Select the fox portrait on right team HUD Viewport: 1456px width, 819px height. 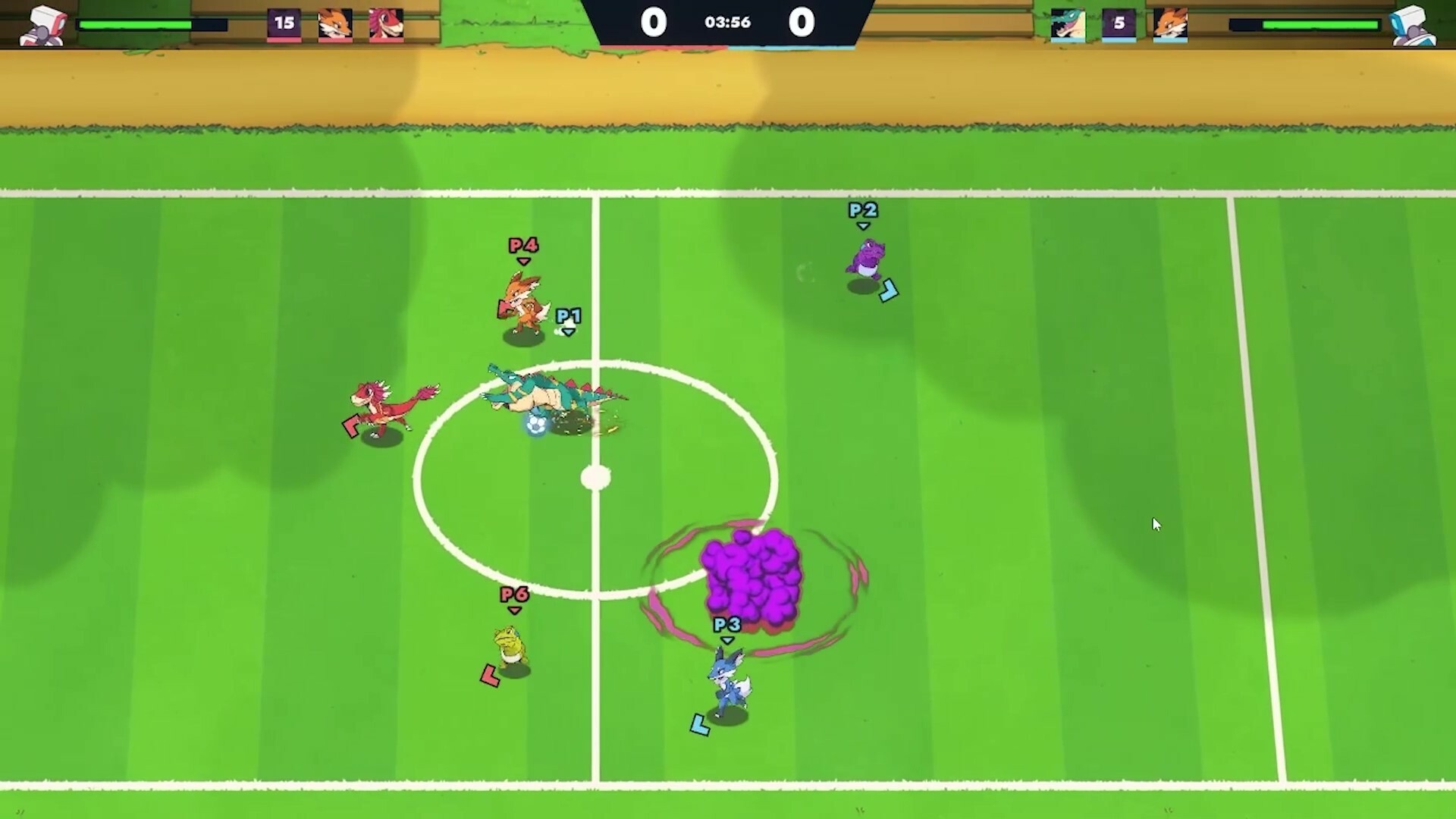1172,24
